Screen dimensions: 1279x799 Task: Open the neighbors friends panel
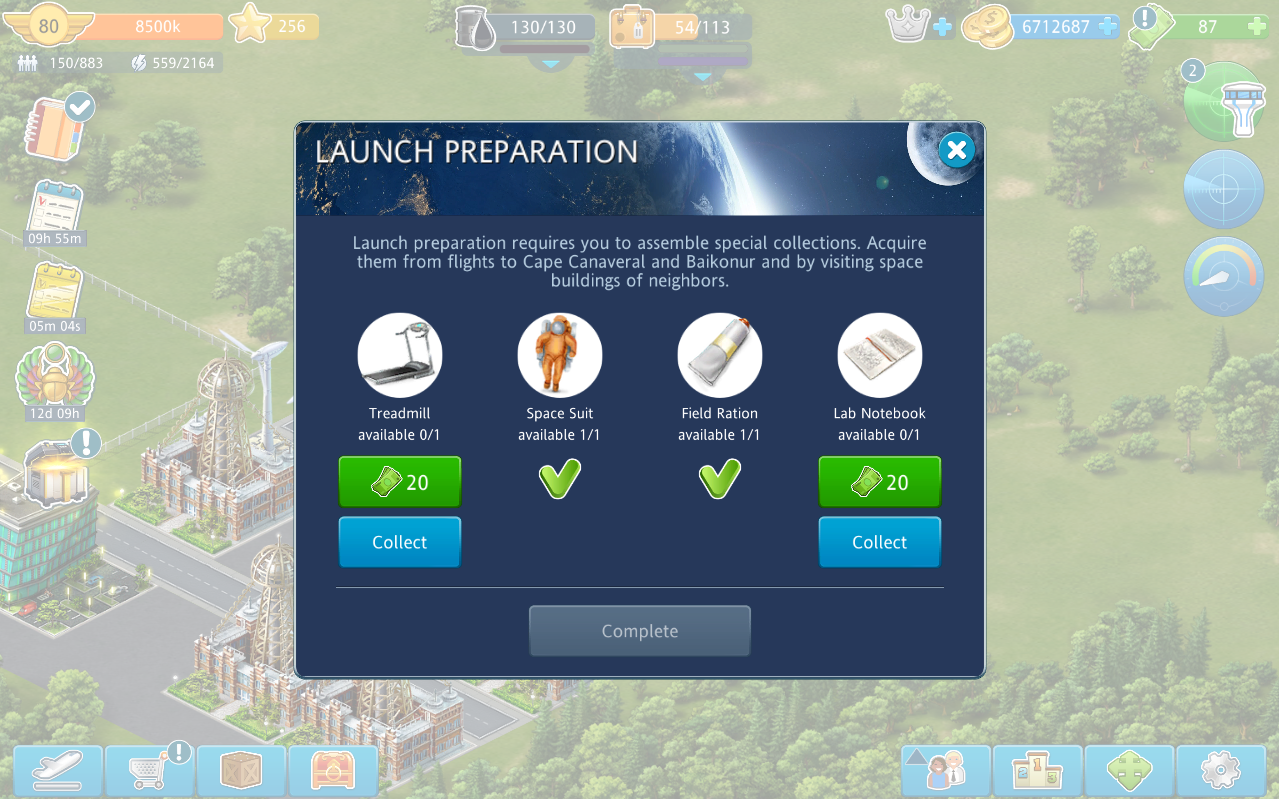tap(946, 770)
